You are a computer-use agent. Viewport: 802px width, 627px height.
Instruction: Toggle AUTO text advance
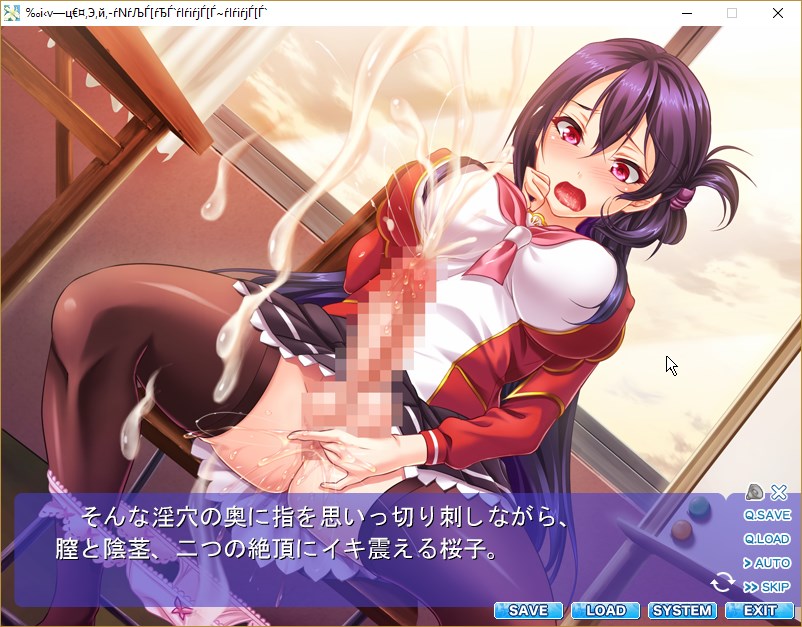coord(767,563)
